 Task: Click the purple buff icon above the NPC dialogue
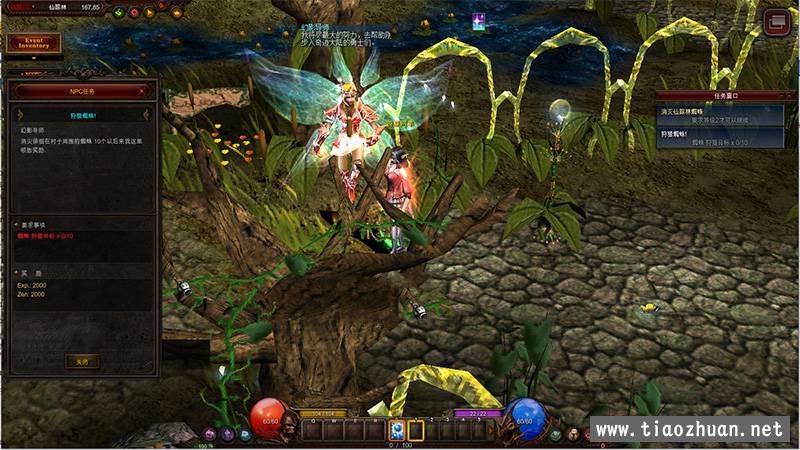[479, 21]
